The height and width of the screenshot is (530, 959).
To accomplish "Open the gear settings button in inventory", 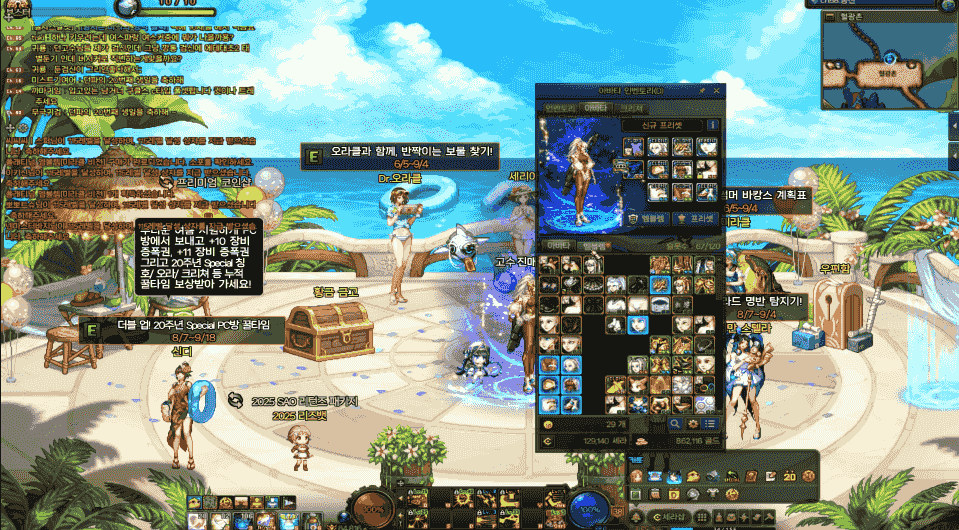I will pos(695,424).
